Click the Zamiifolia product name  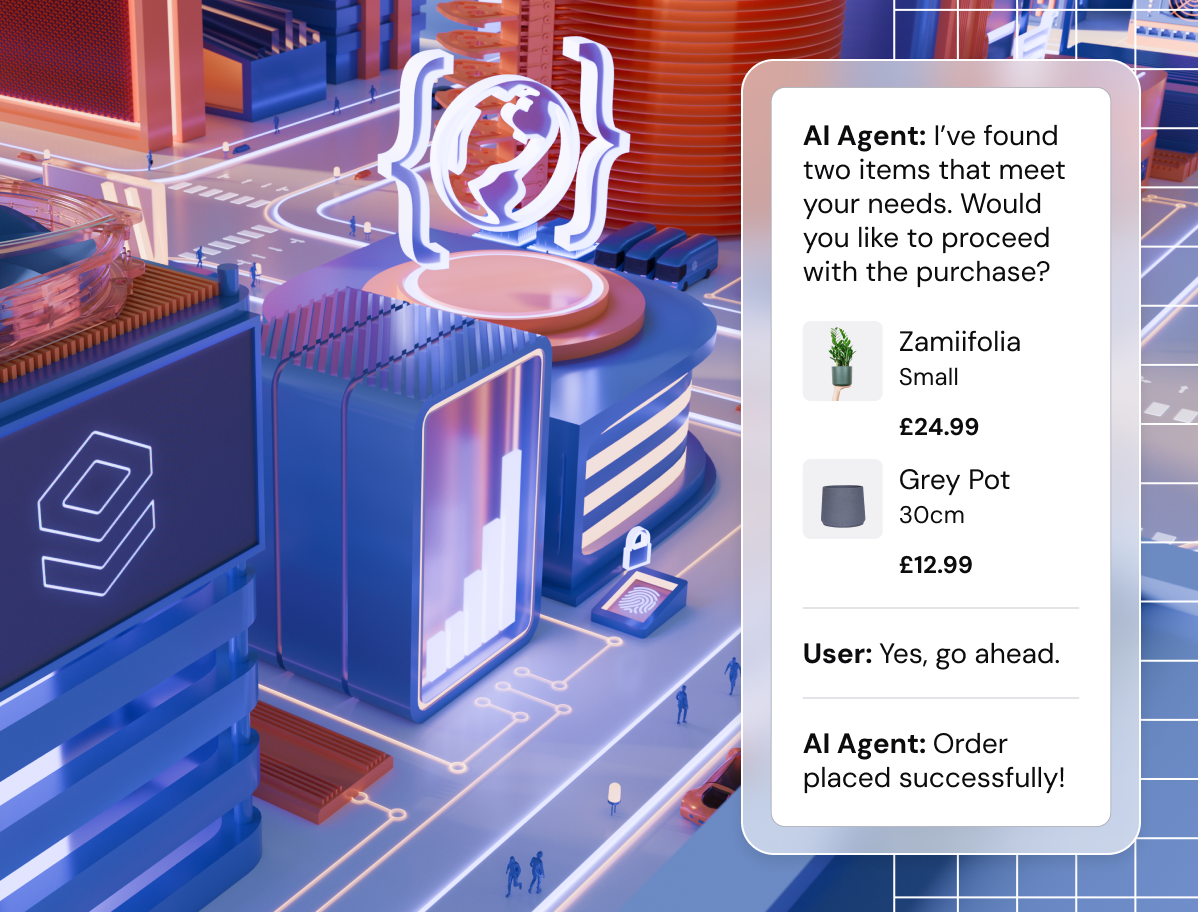point(959,342)
